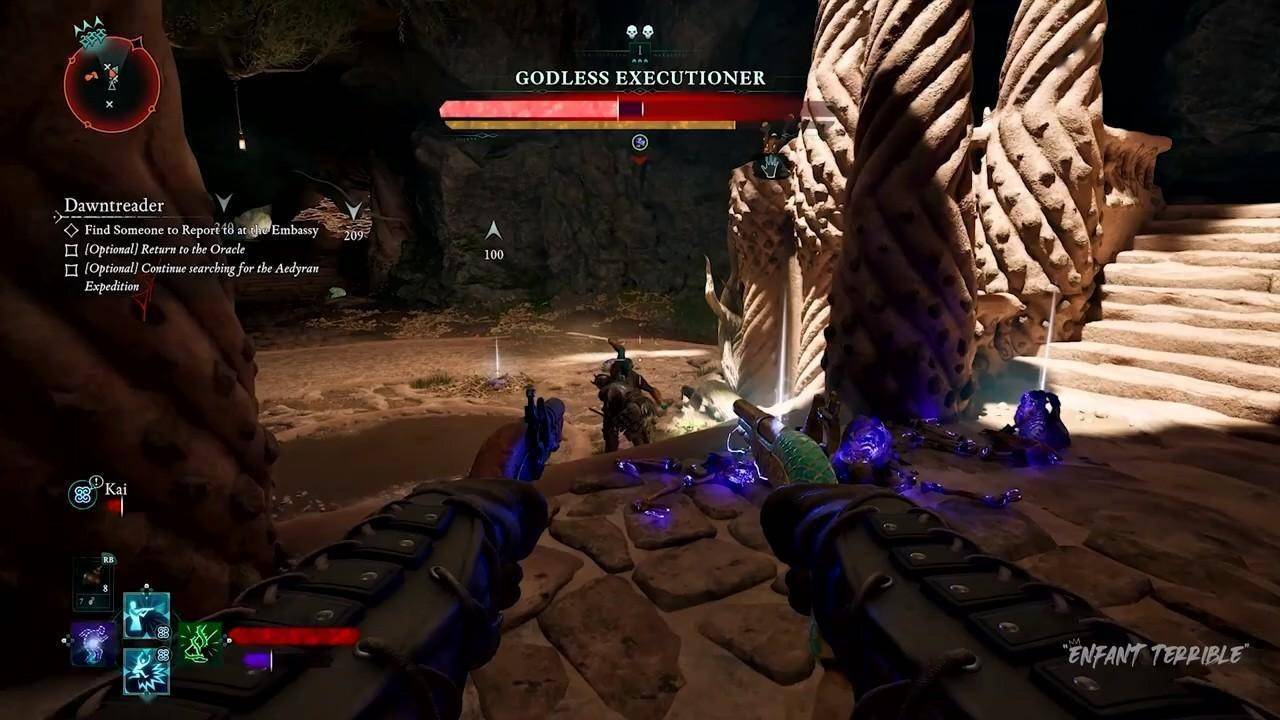
Task: Select Kai's companion portrait icon
Action: pyautogui.click(x=83, y=493)
